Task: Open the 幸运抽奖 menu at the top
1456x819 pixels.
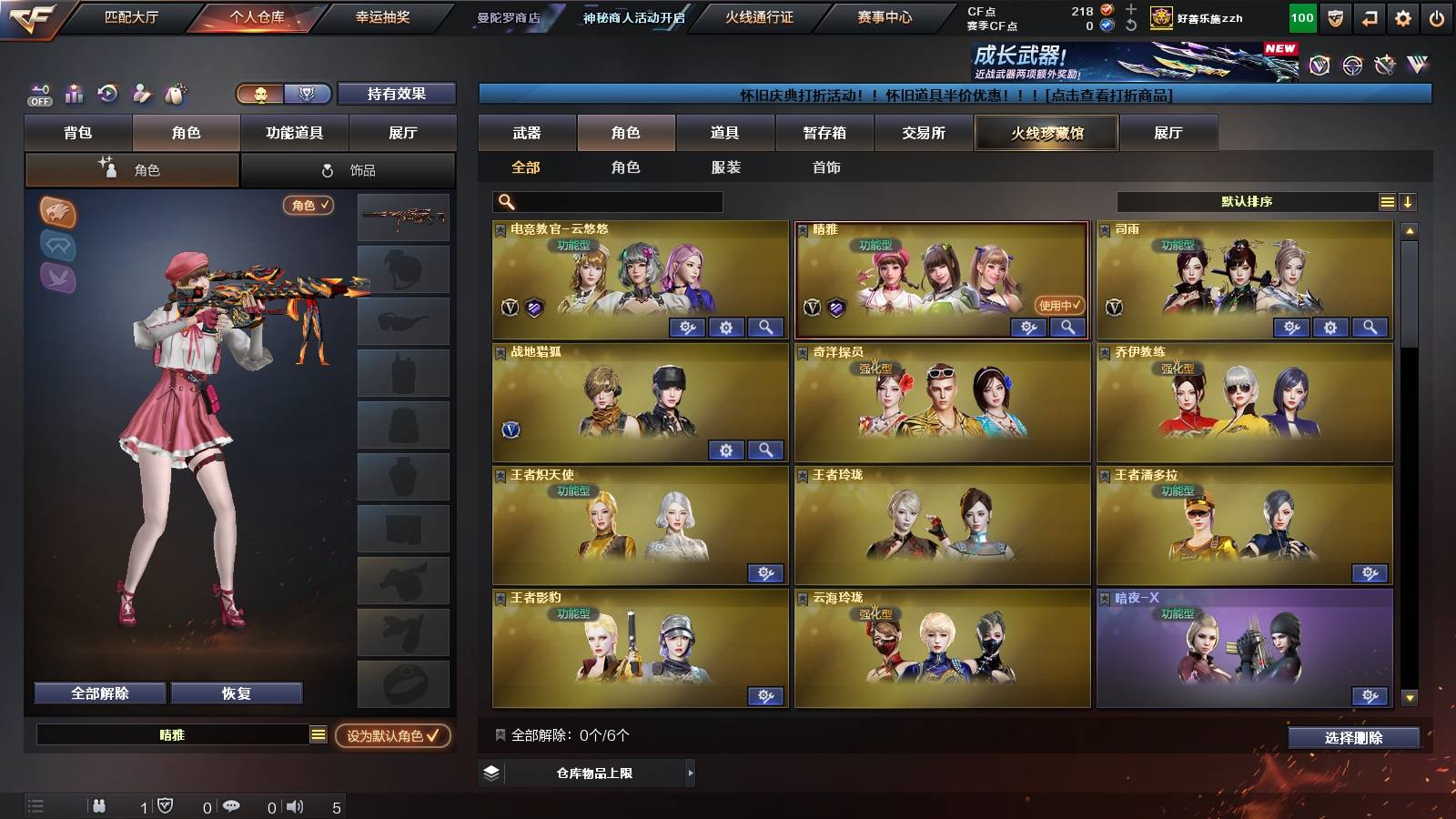Action: [x=383, y=15]
